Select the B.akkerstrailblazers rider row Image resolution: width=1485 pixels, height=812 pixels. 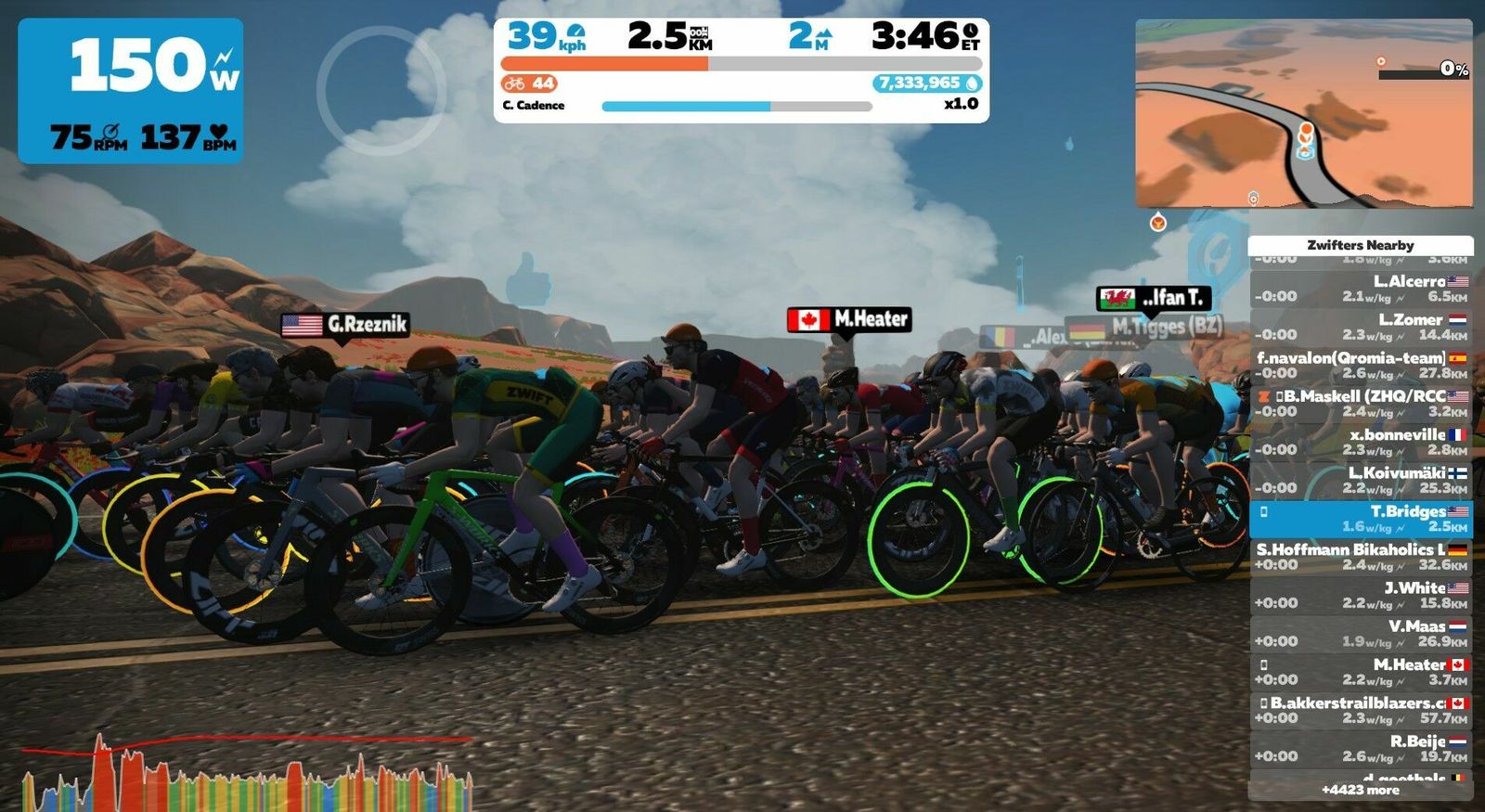click(1361, 710)
